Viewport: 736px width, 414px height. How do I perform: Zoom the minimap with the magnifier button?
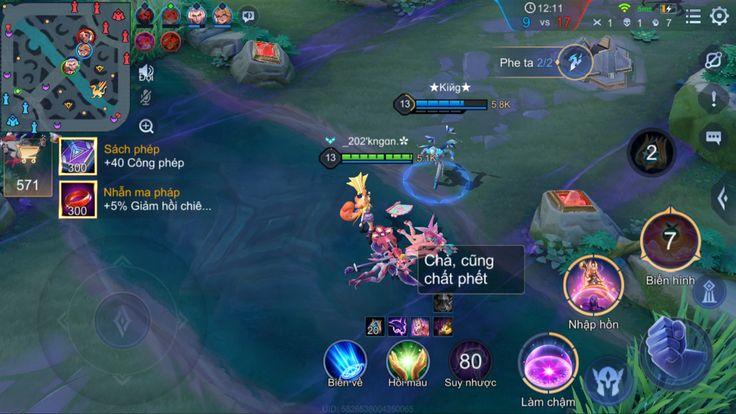146,126
